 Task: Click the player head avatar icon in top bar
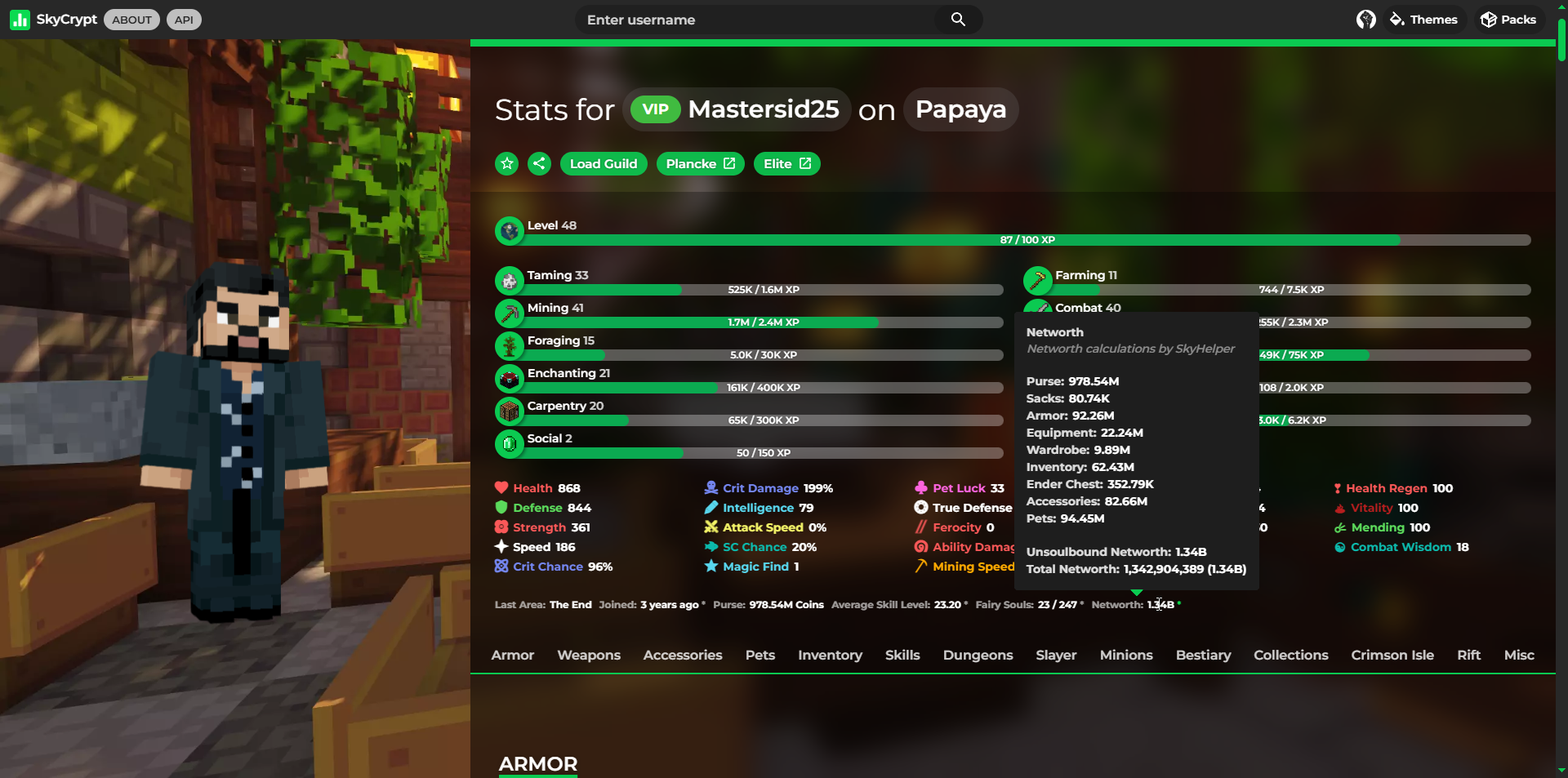[x=1365, y=20]
